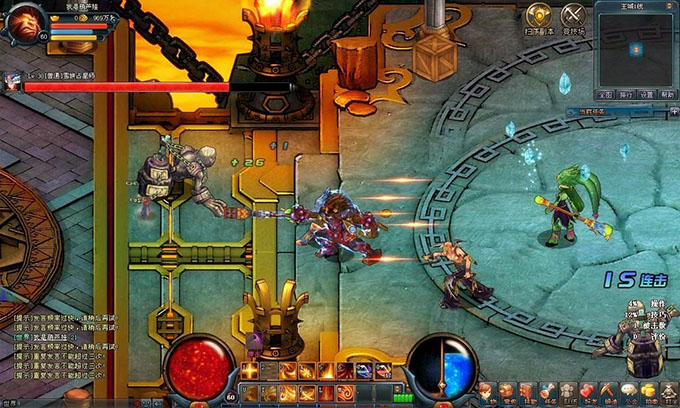
Task: Open the treasure chest backpack menu
Action: pyautogui.click(x=507, y=392)
